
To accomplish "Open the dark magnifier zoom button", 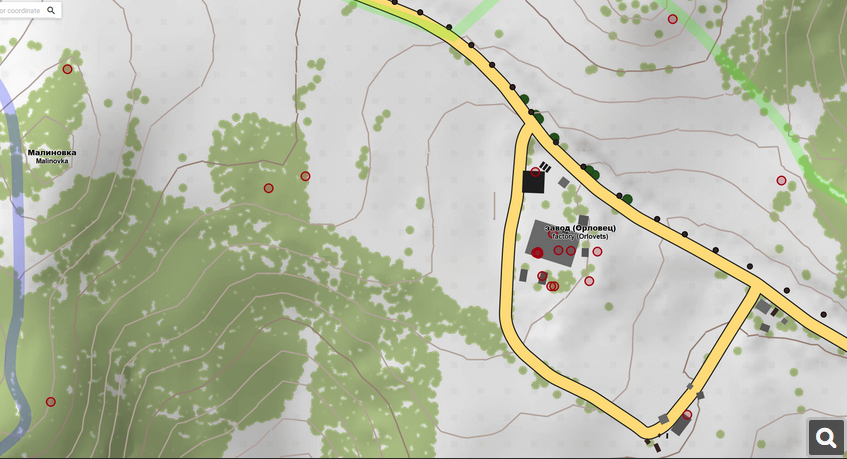I will pyautogui.click(x=826, y=438).
